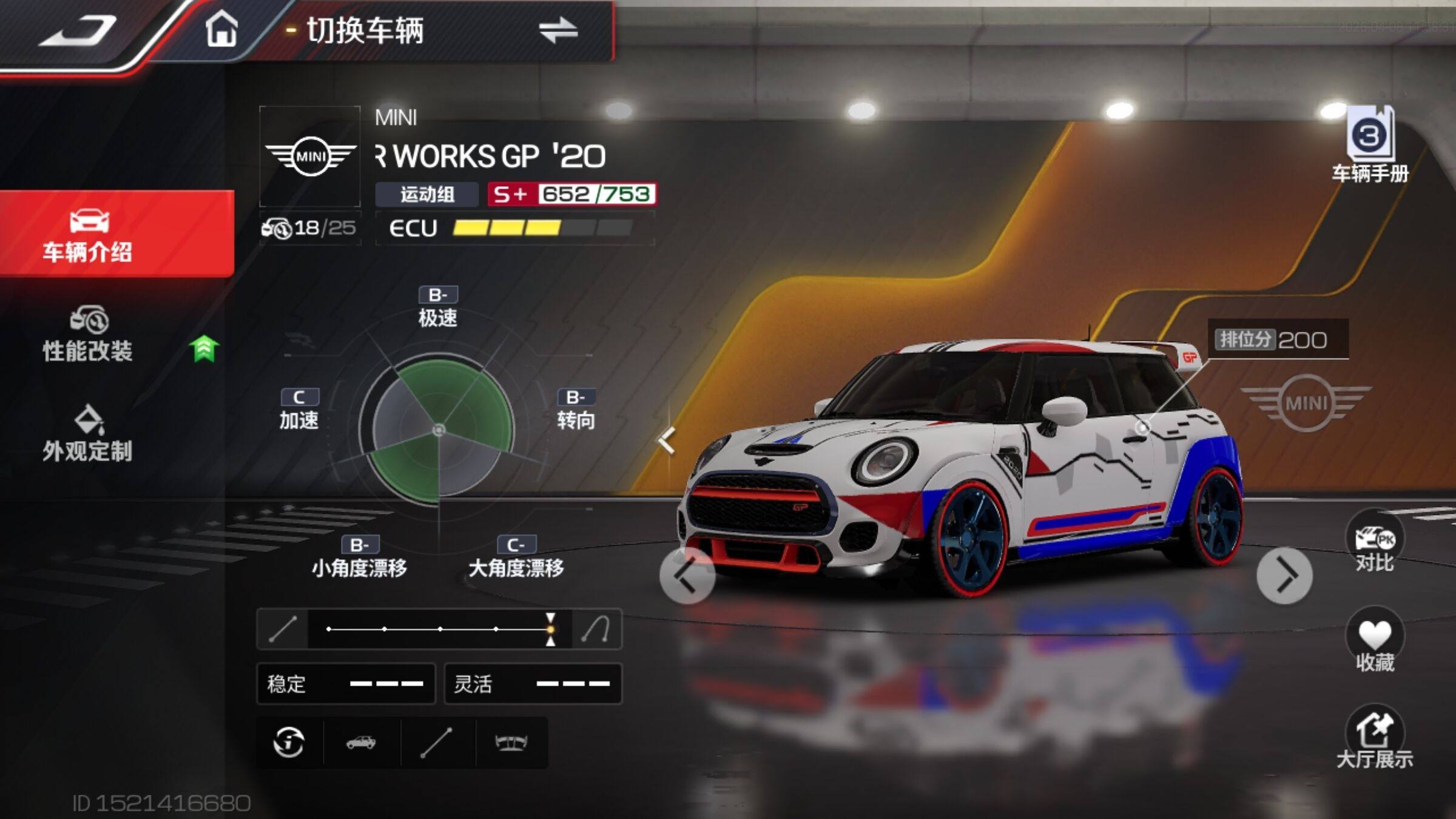
Task: Select the small car silhouette icon
Action: (x=361, y=743)
